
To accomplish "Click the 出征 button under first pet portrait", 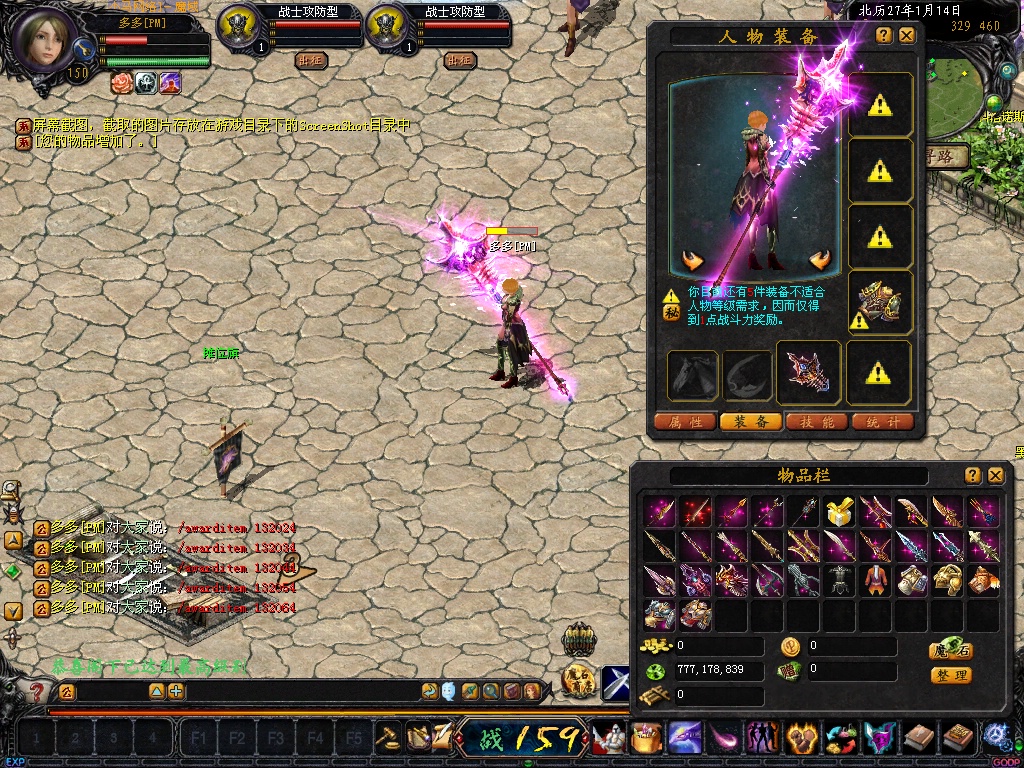I will 312,60.
